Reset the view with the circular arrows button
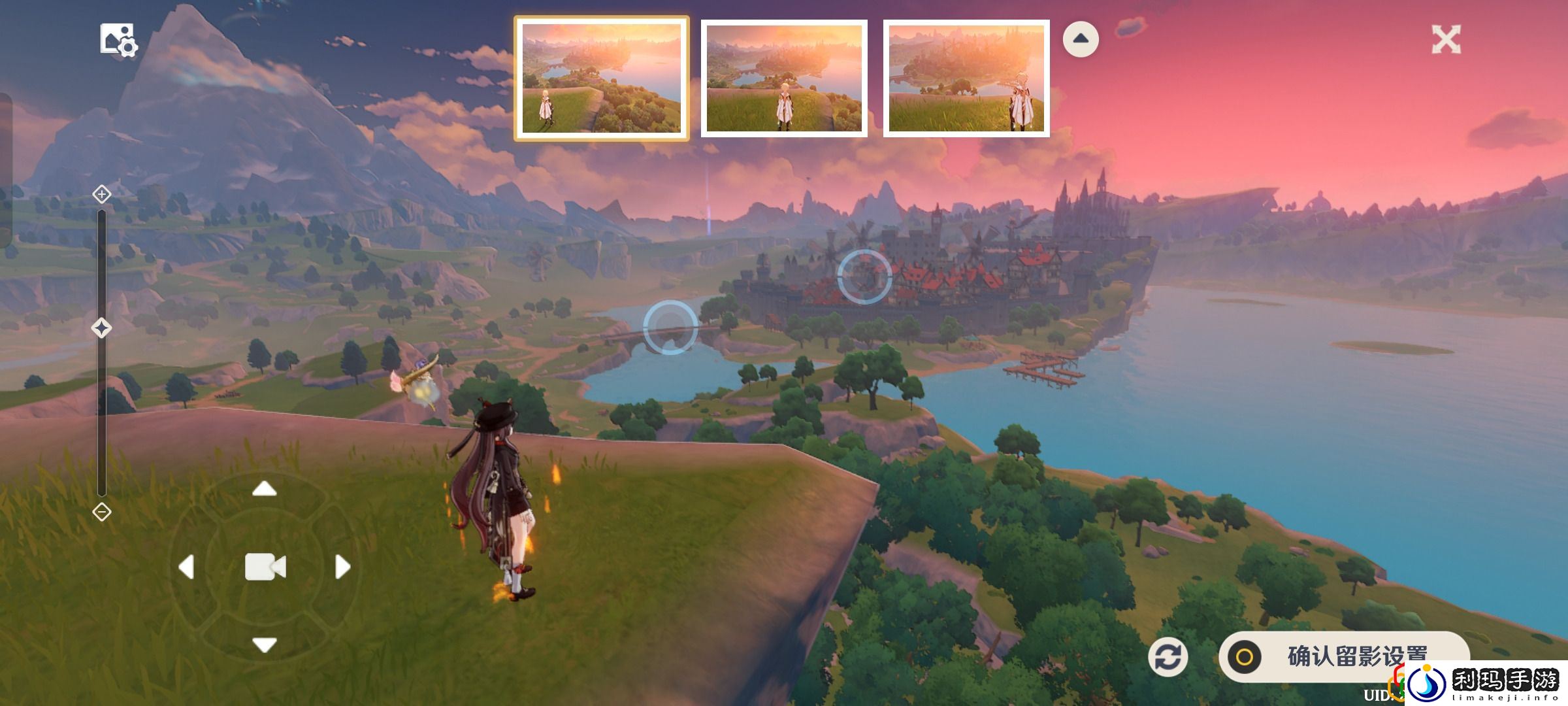Viewport: 1568px width, 706px height. tap(1168, 657)
